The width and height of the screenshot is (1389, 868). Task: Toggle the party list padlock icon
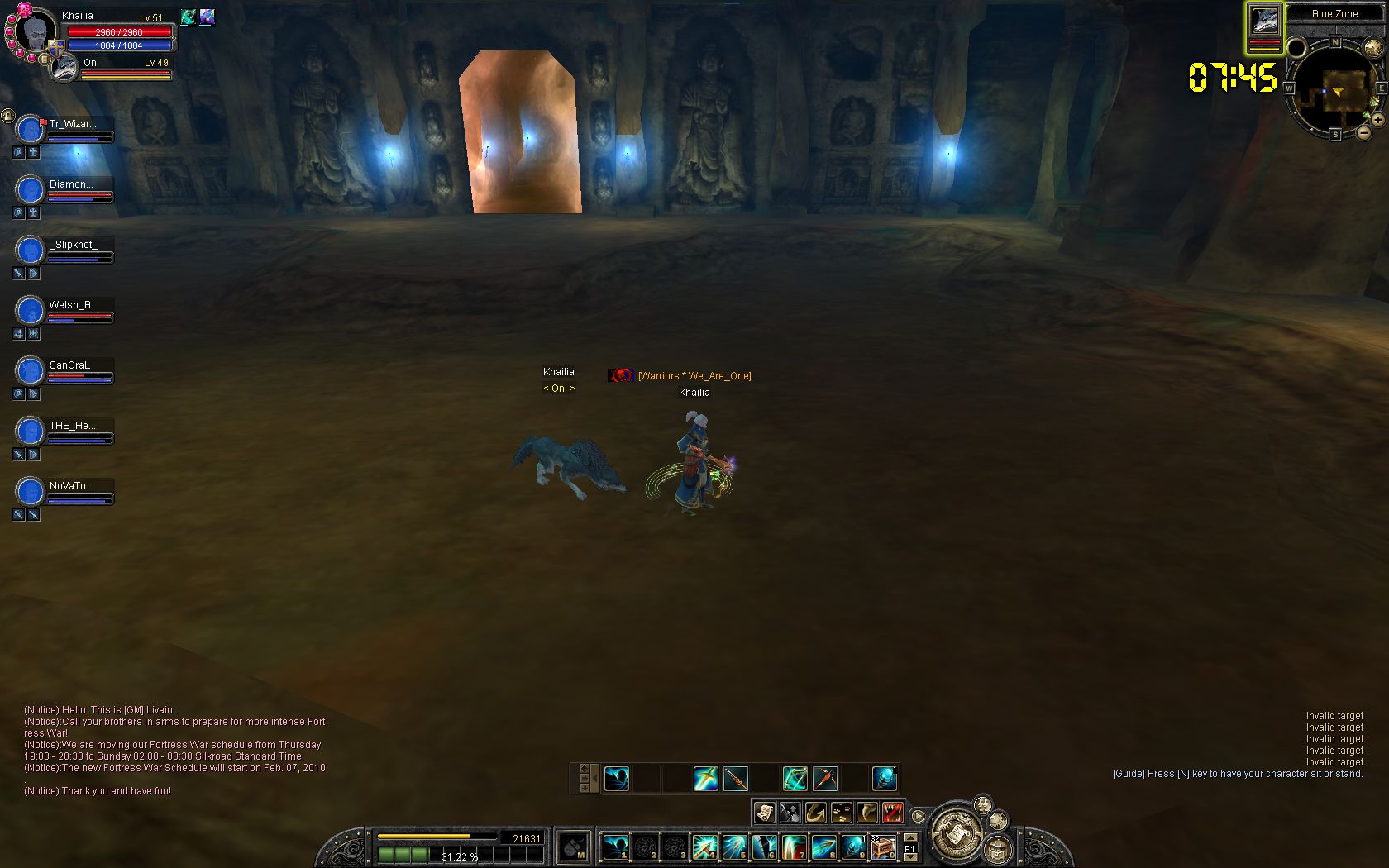click(x=7, y=116)
